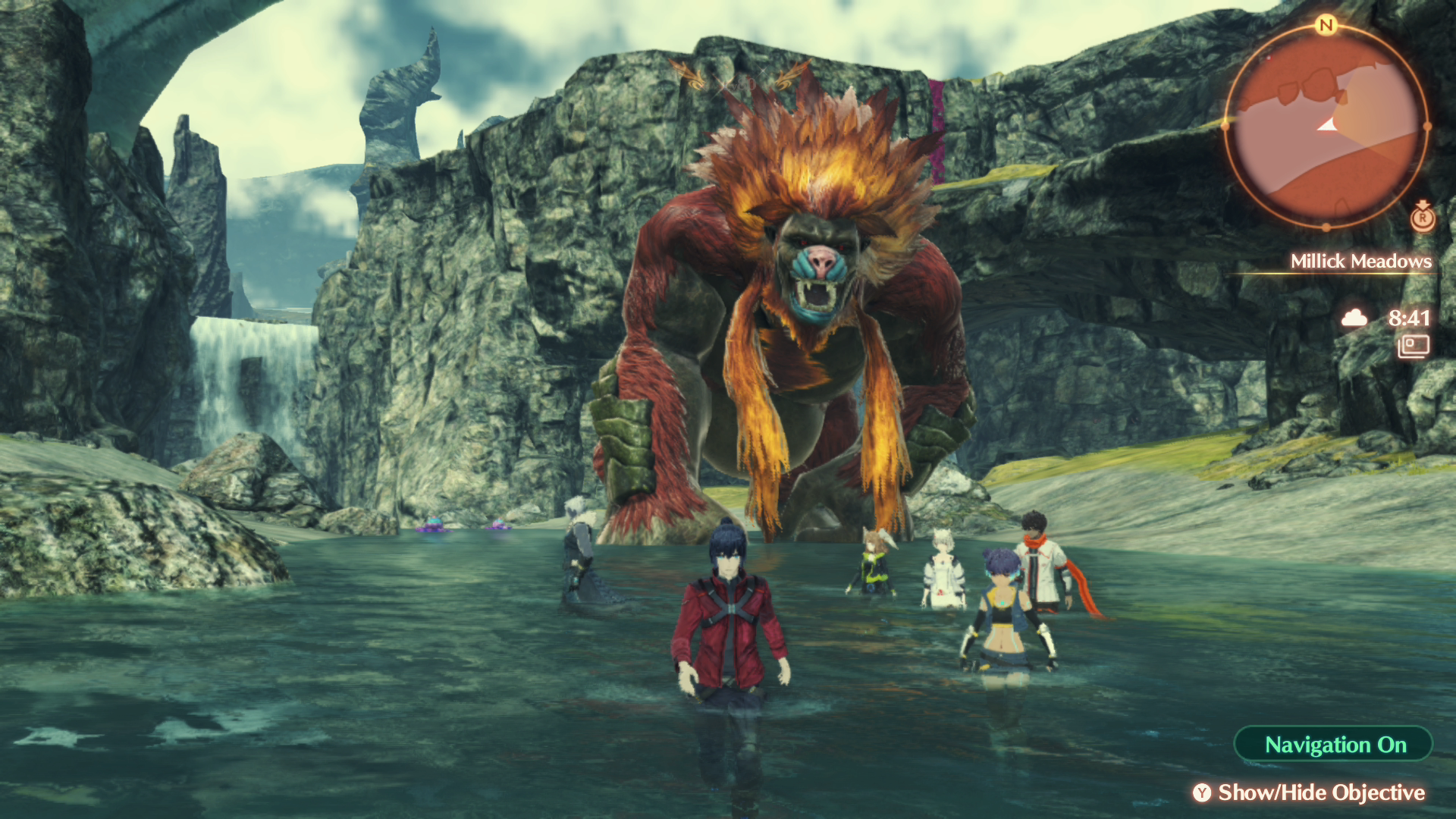Click the Show/Hide Objective label
The image size is (1456, 819).
[1320, 792]
